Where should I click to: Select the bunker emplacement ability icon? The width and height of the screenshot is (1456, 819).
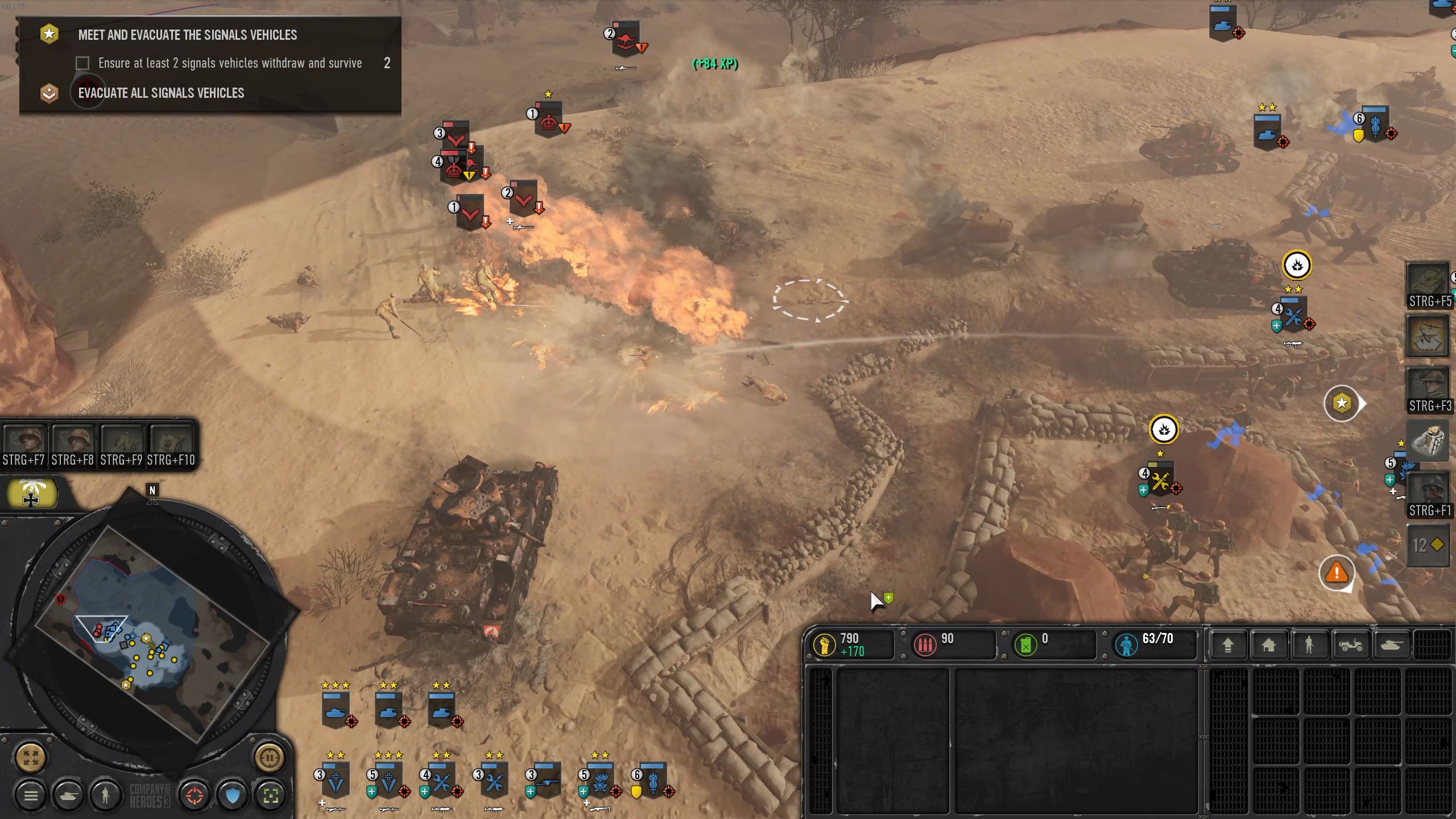pyautogui.click(x=1428, y=441)
